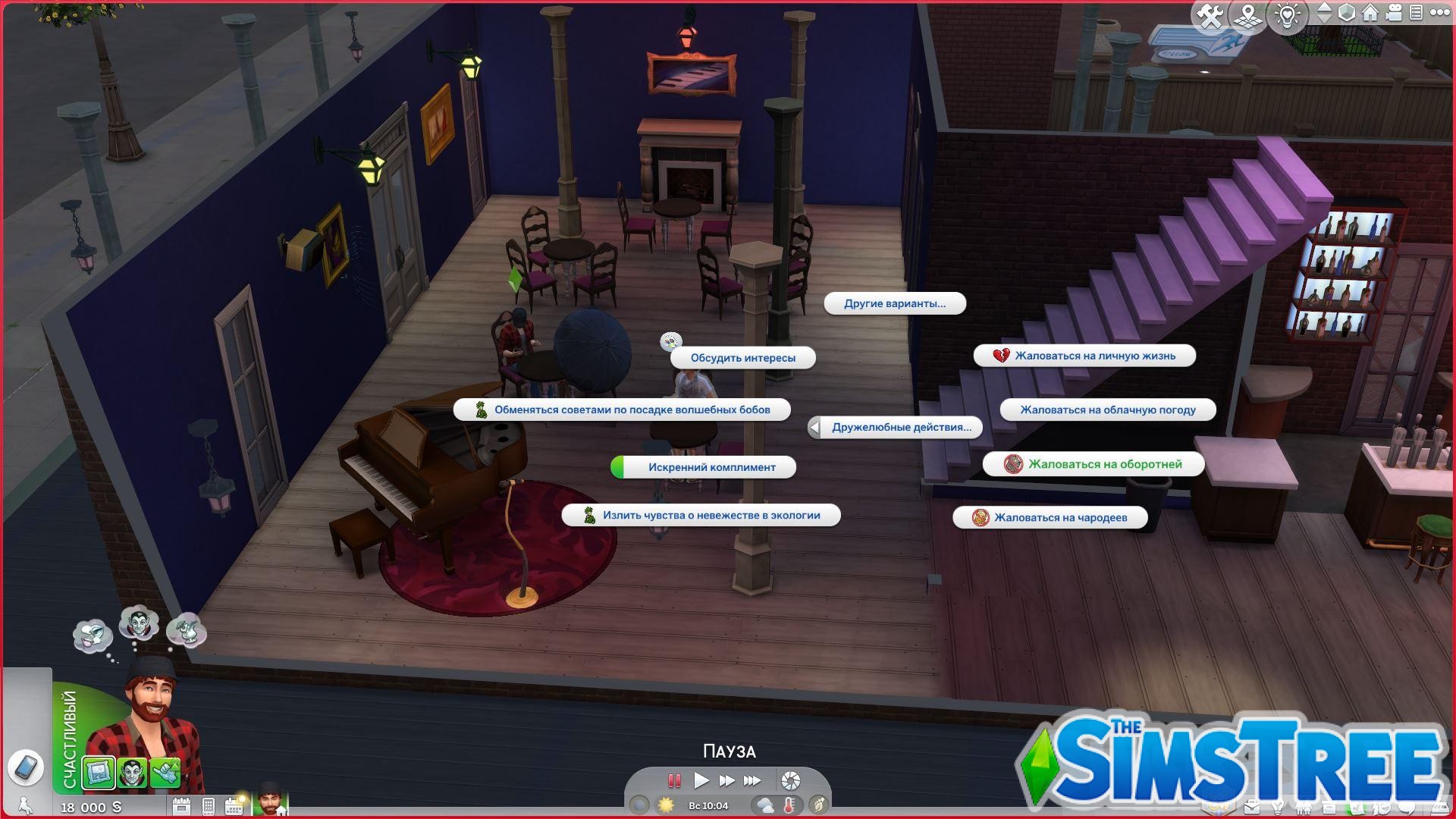Click the lightbulb icon in the top toolbar
The image size is (1456, 819).
(x=1287, y=13)
